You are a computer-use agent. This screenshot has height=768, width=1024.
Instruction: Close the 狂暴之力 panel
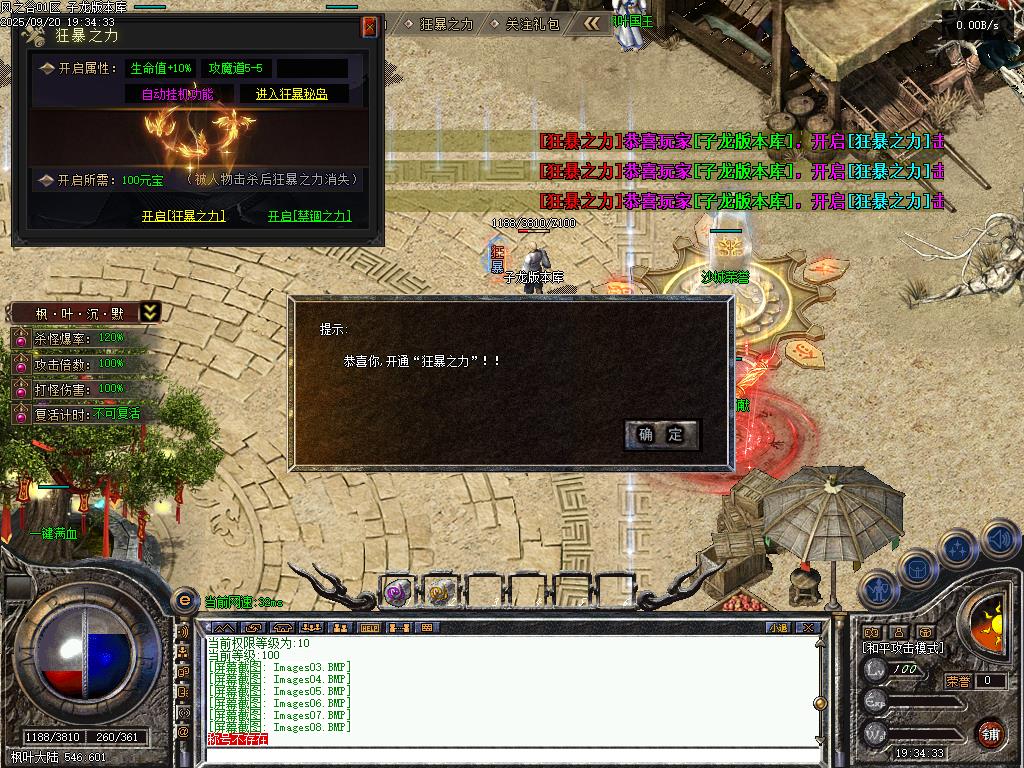[x=370, y=27]
